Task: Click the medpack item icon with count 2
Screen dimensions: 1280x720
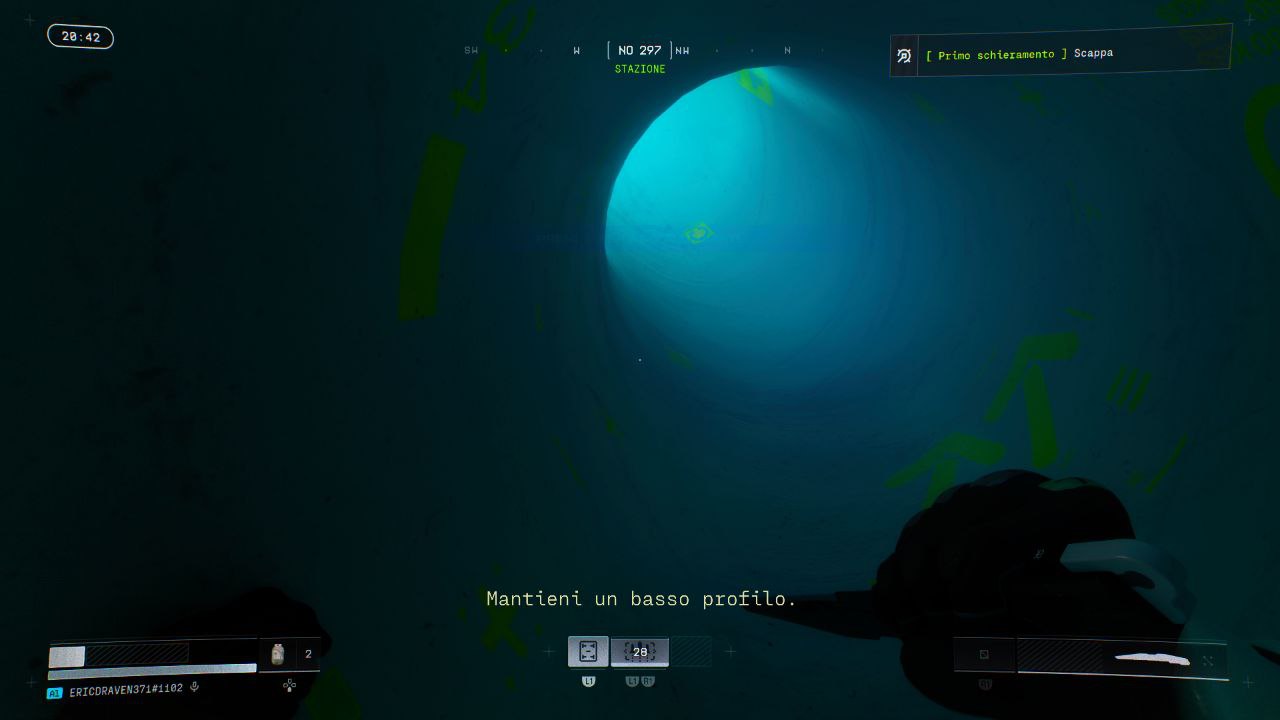Action: [x=277, y=653]
